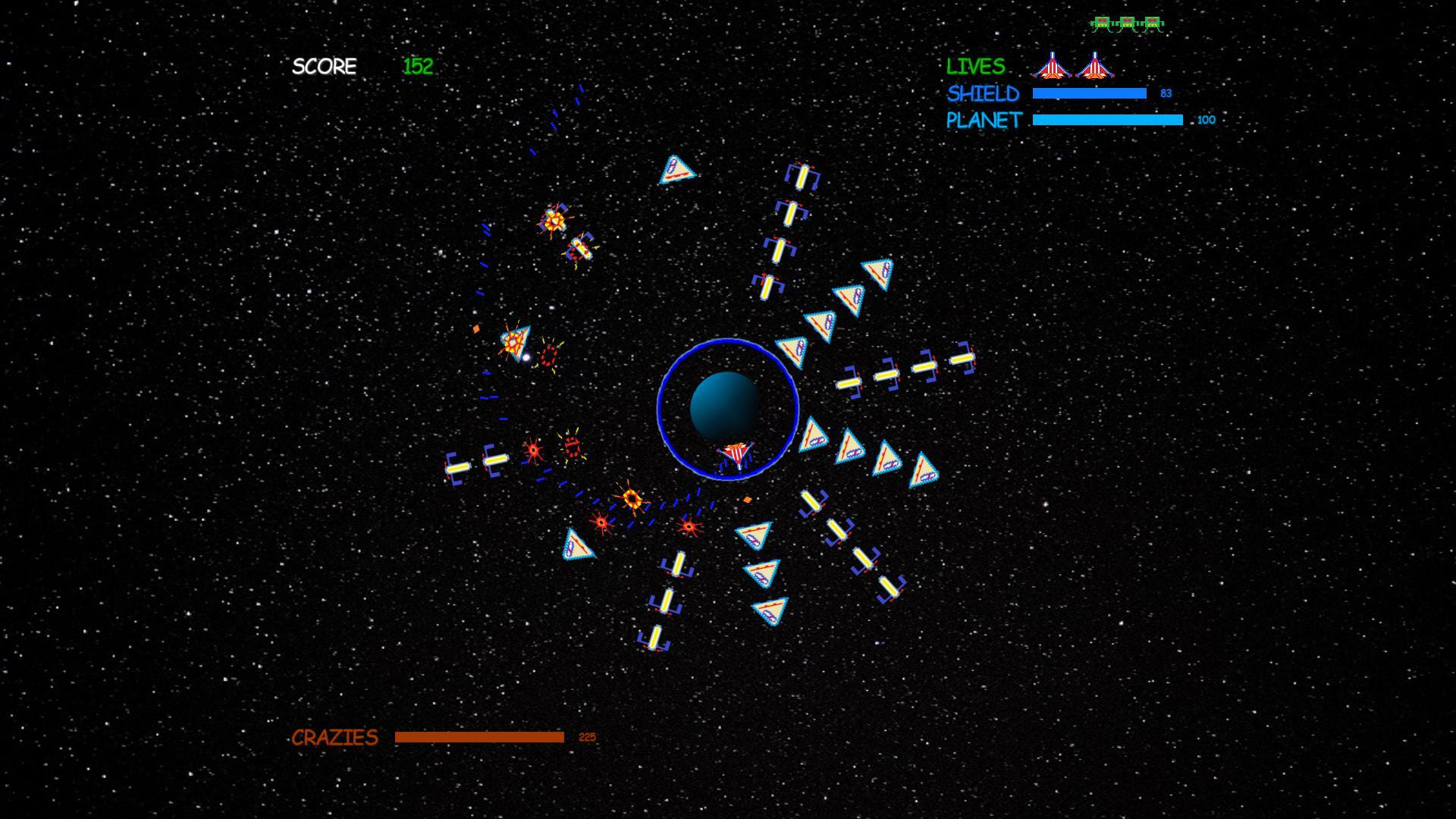Select the middle green alien icon top right
Viewport: 1456px width, 819px height.
(x=1127, y=23)
